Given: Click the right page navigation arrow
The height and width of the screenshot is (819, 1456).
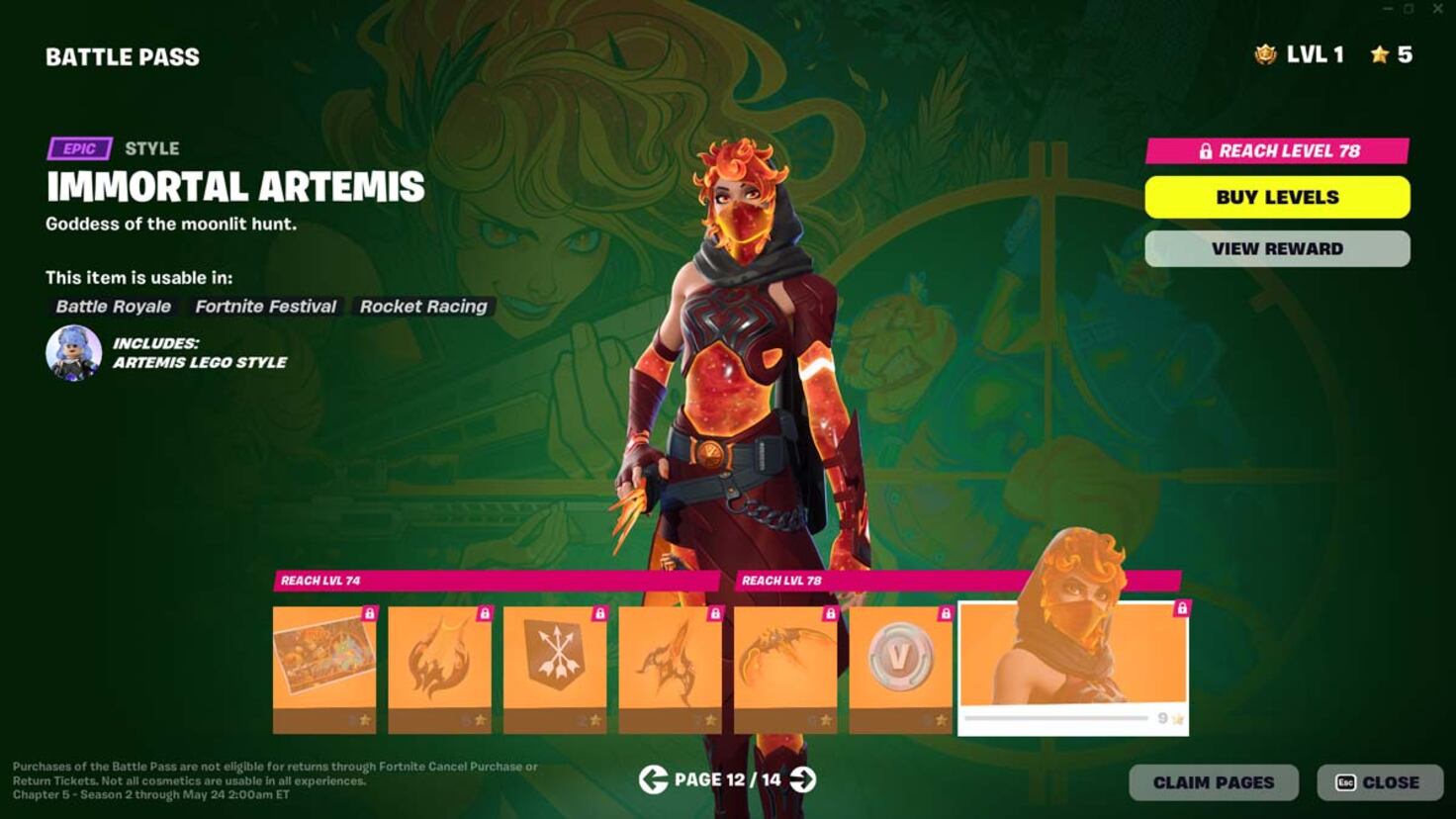Looking at the screenshot, I should [801, 780].
